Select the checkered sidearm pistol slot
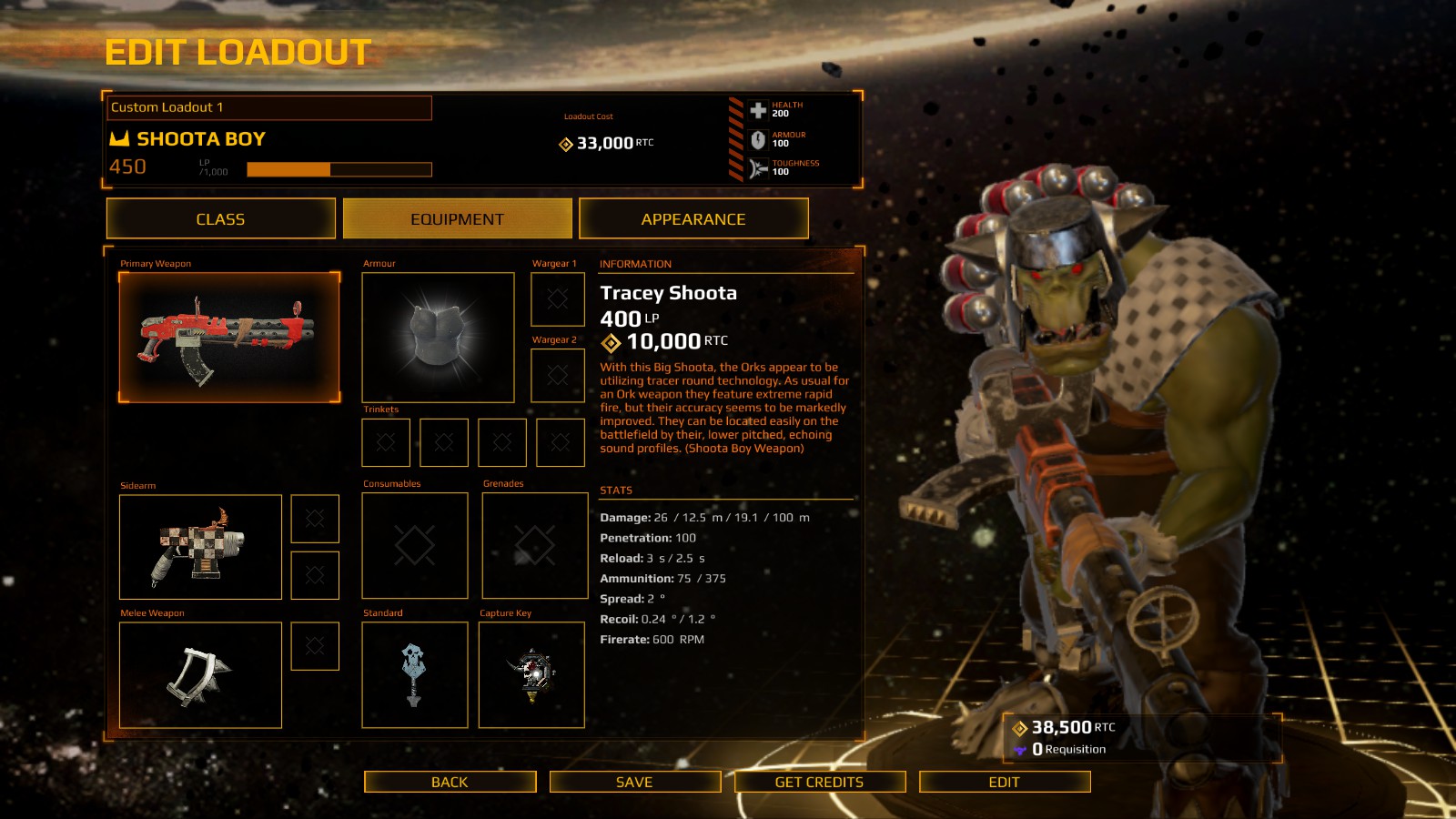 coord(200,547)
